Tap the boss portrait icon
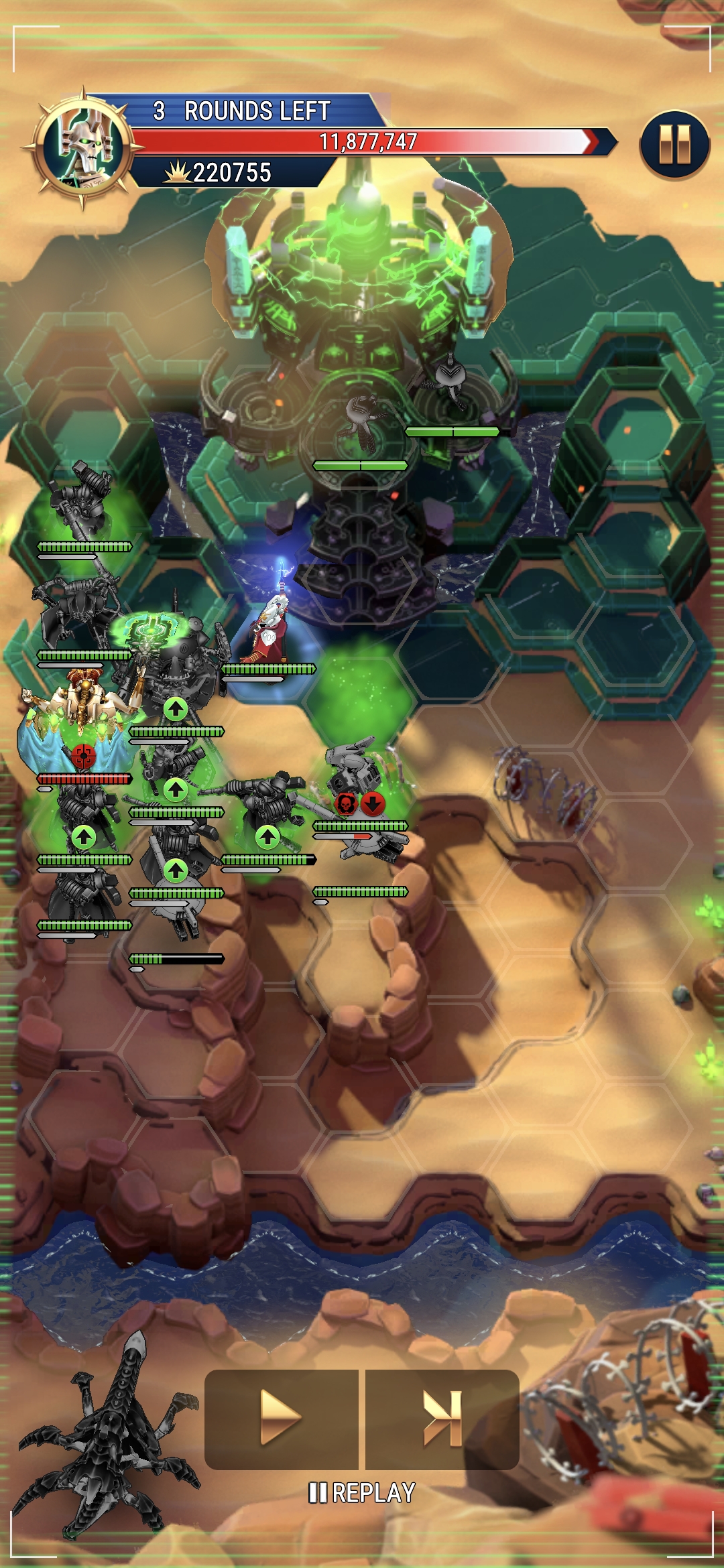Screen dimensions: 724x1568 (x=84, y=147)
